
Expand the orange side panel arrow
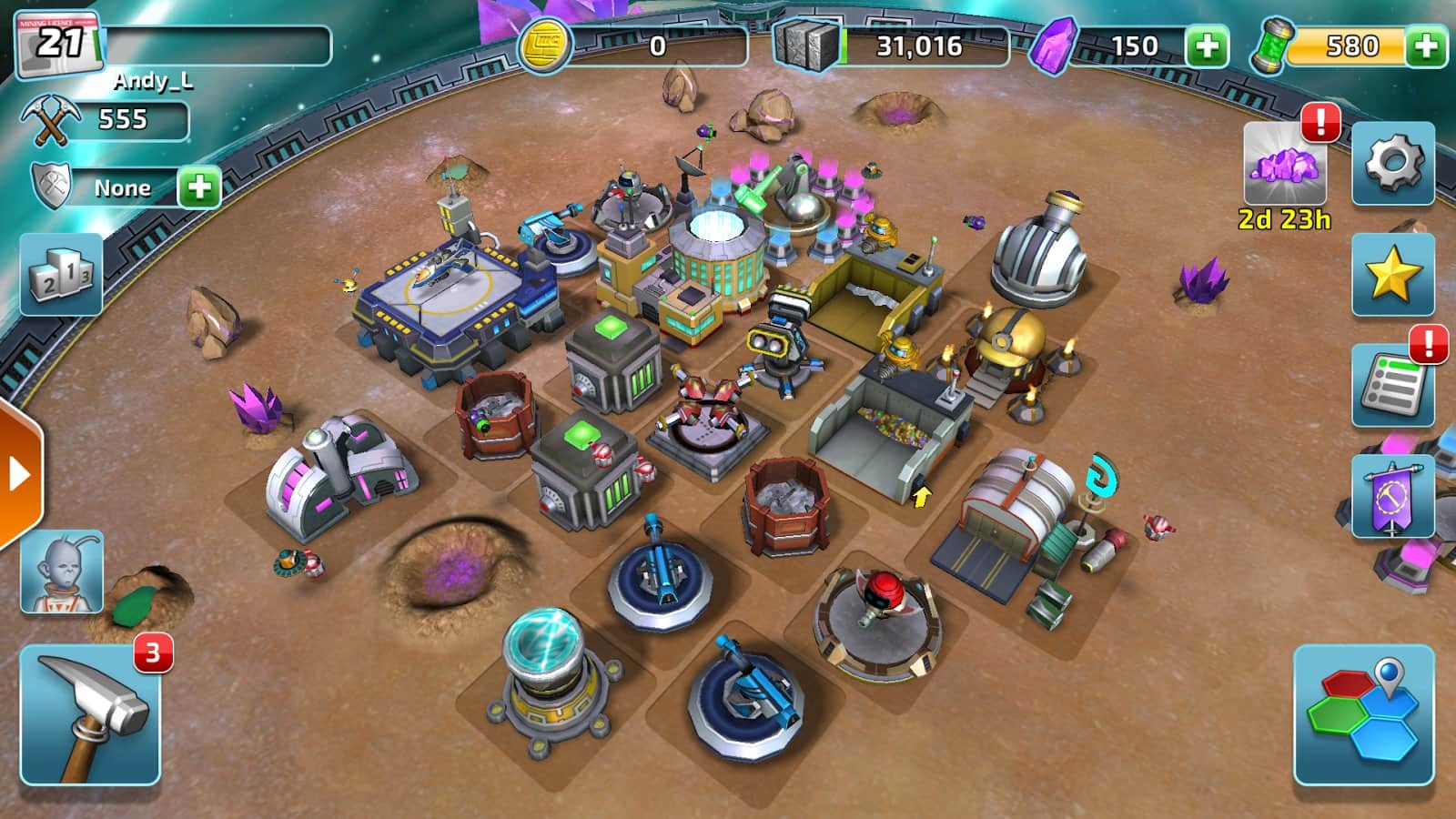[18, 474]
